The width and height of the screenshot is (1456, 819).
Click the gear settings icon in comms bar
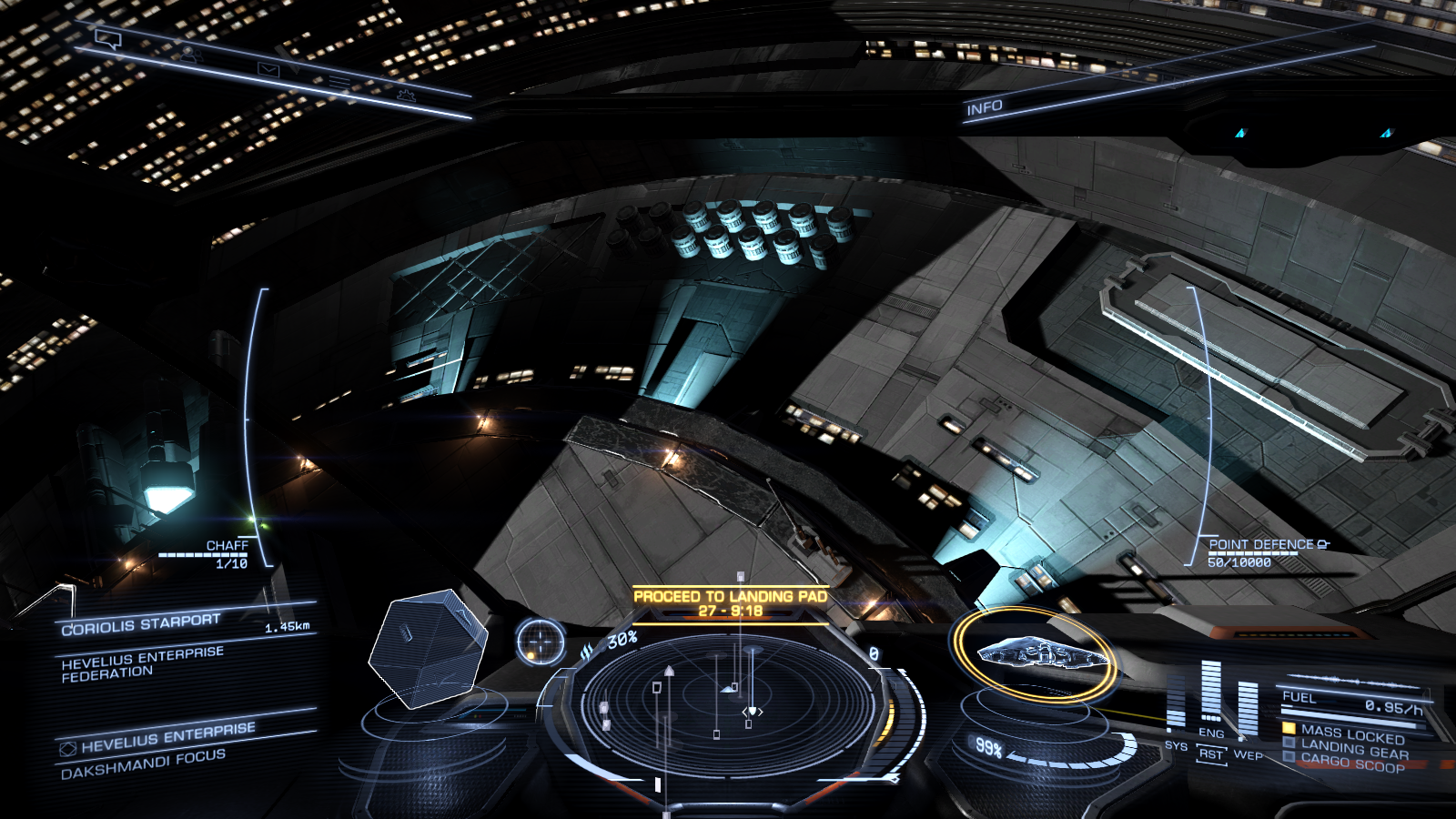click(406, 94)
